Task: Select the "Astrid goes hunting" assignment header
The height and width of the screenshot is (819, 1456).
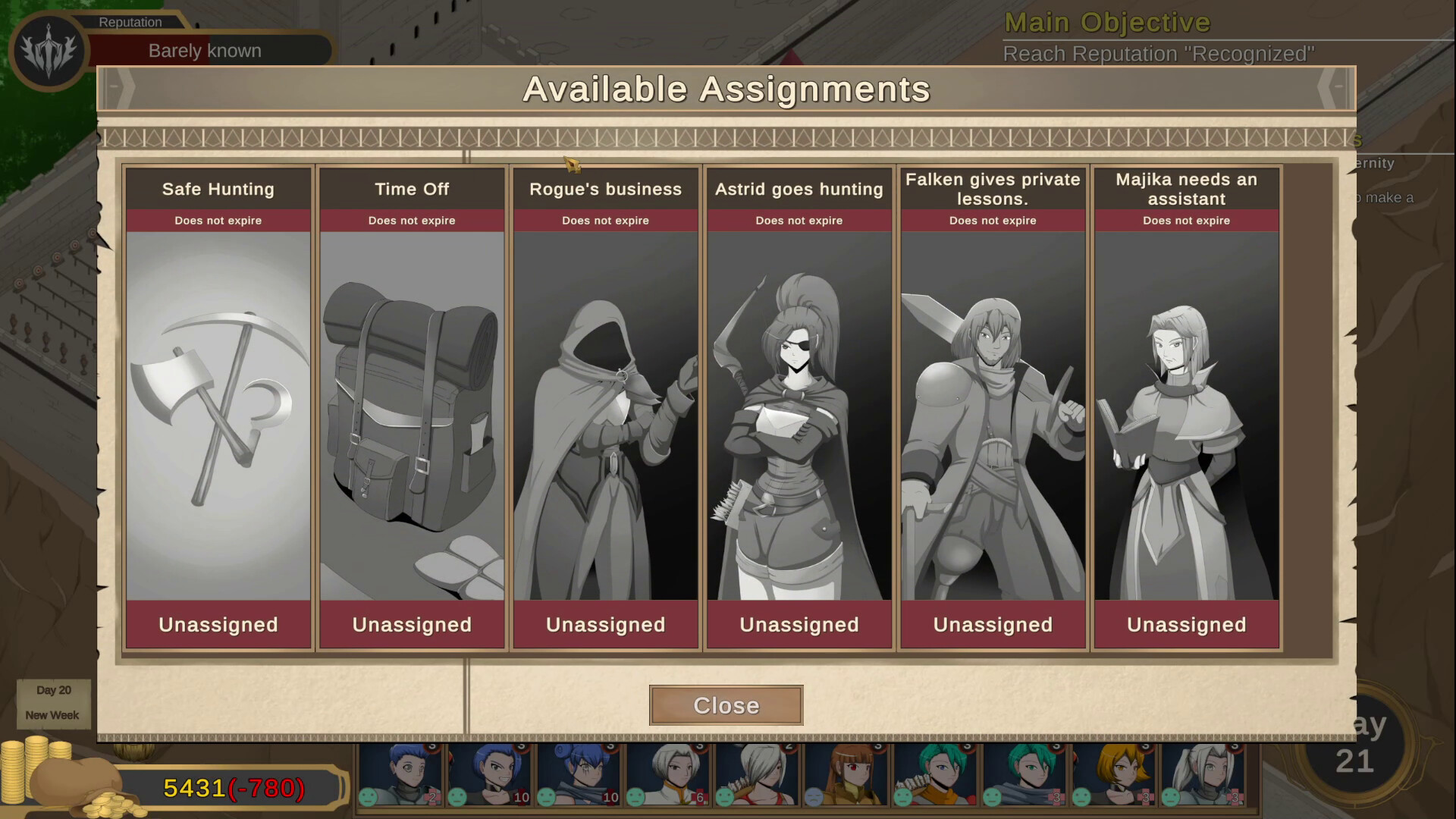Action: point(798,190)
